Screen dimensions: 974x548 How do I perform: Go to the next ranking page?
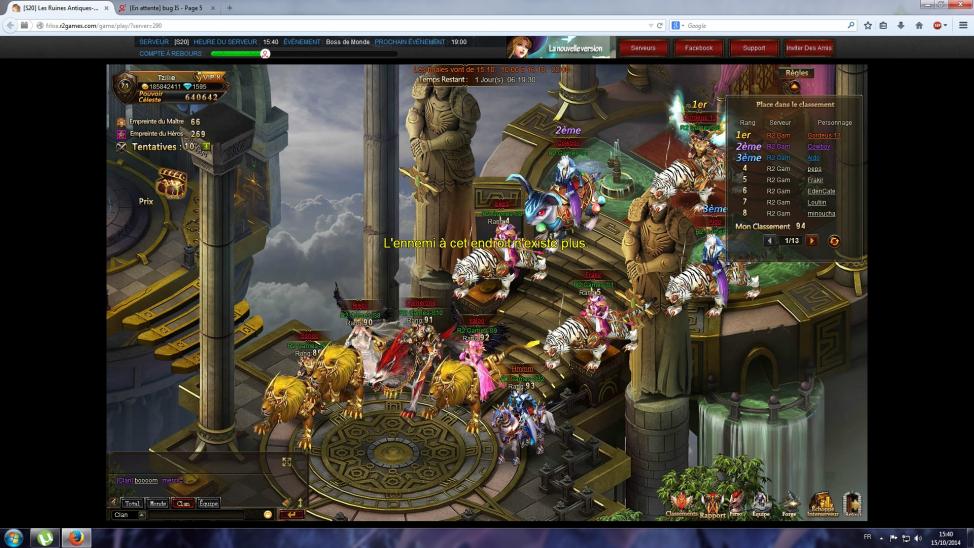812,241
